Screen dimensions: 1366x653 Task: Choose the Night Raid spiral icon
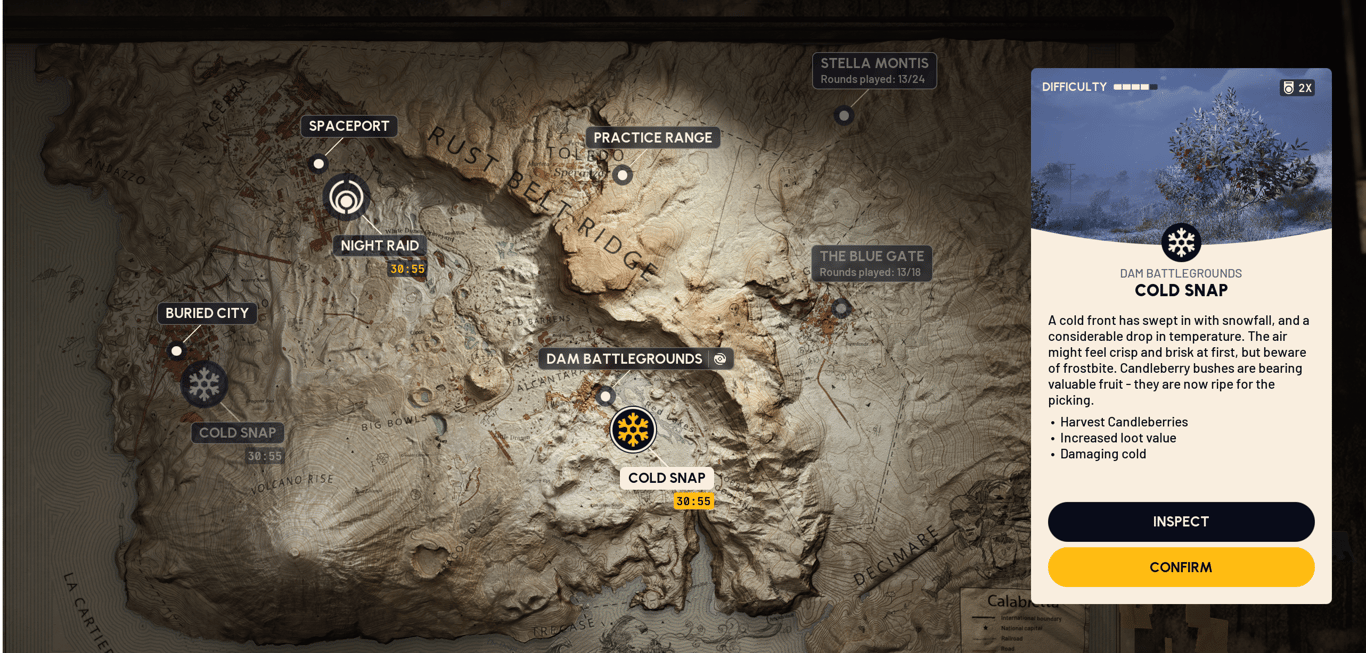click(x=346, y=197)
